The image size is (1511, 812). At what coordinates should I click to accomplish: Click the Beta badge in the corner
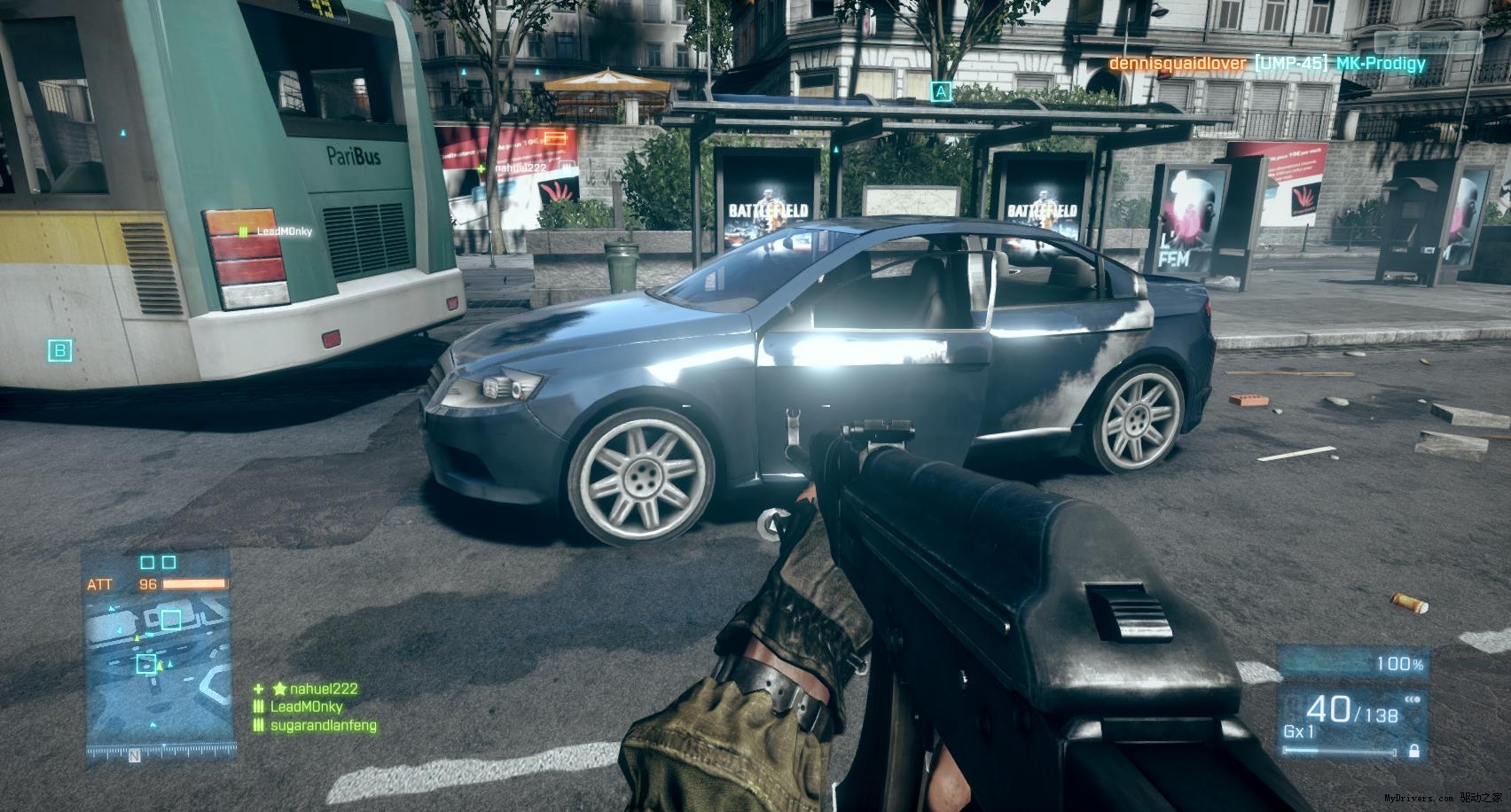pos(1426,41)
